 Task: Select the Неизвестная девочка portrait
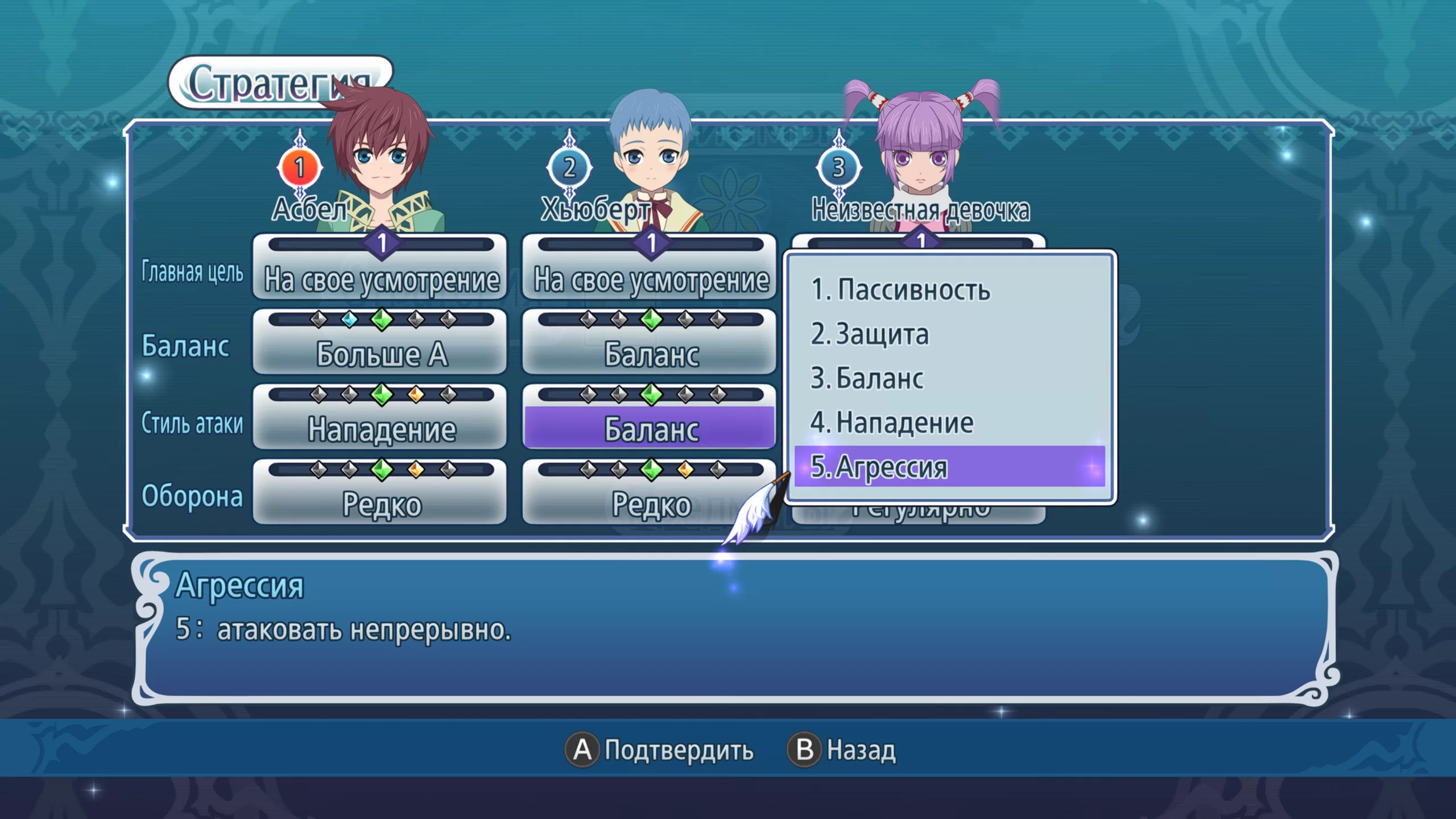click(920, 159)
